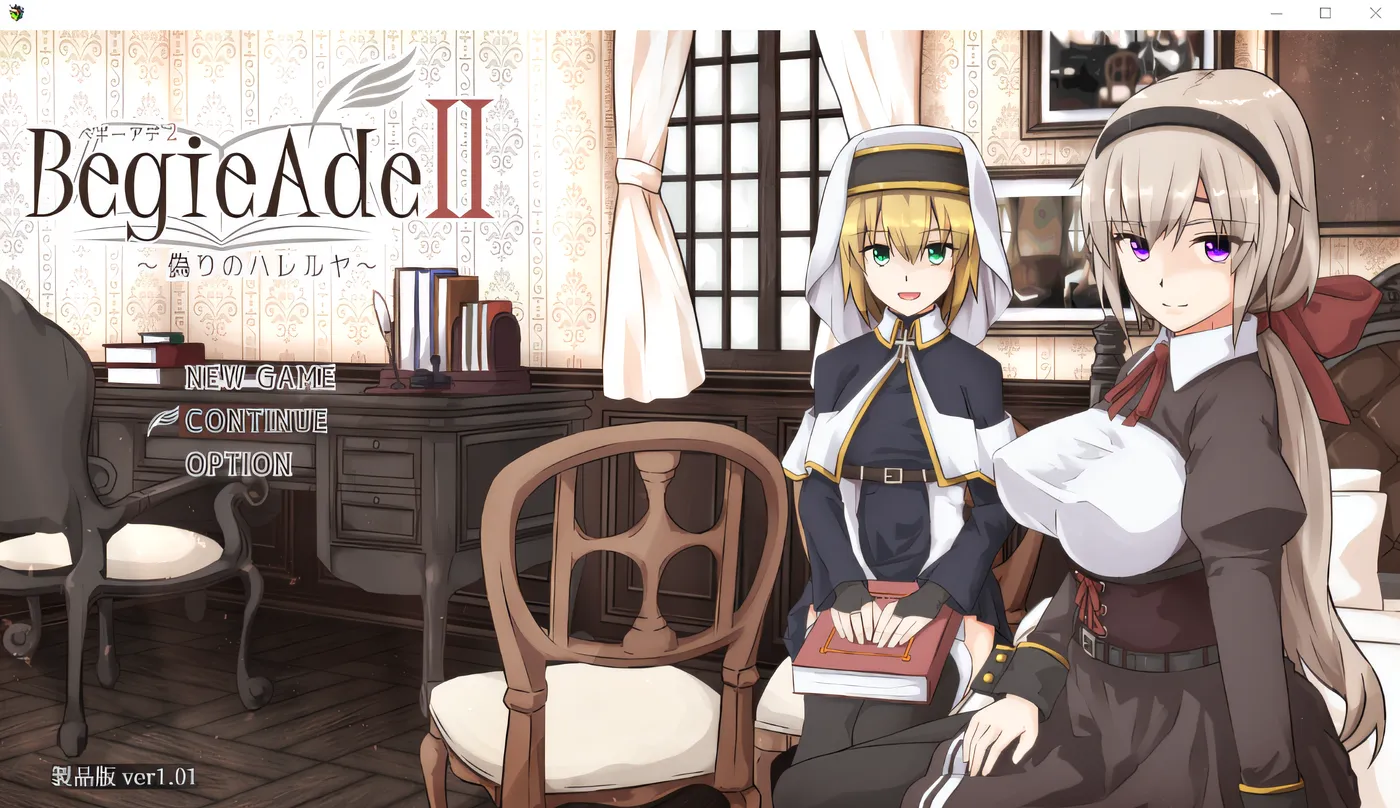Screen dimensions: 1400x808
Task: Click the nun character holding the red book
Action: point(890,400)
